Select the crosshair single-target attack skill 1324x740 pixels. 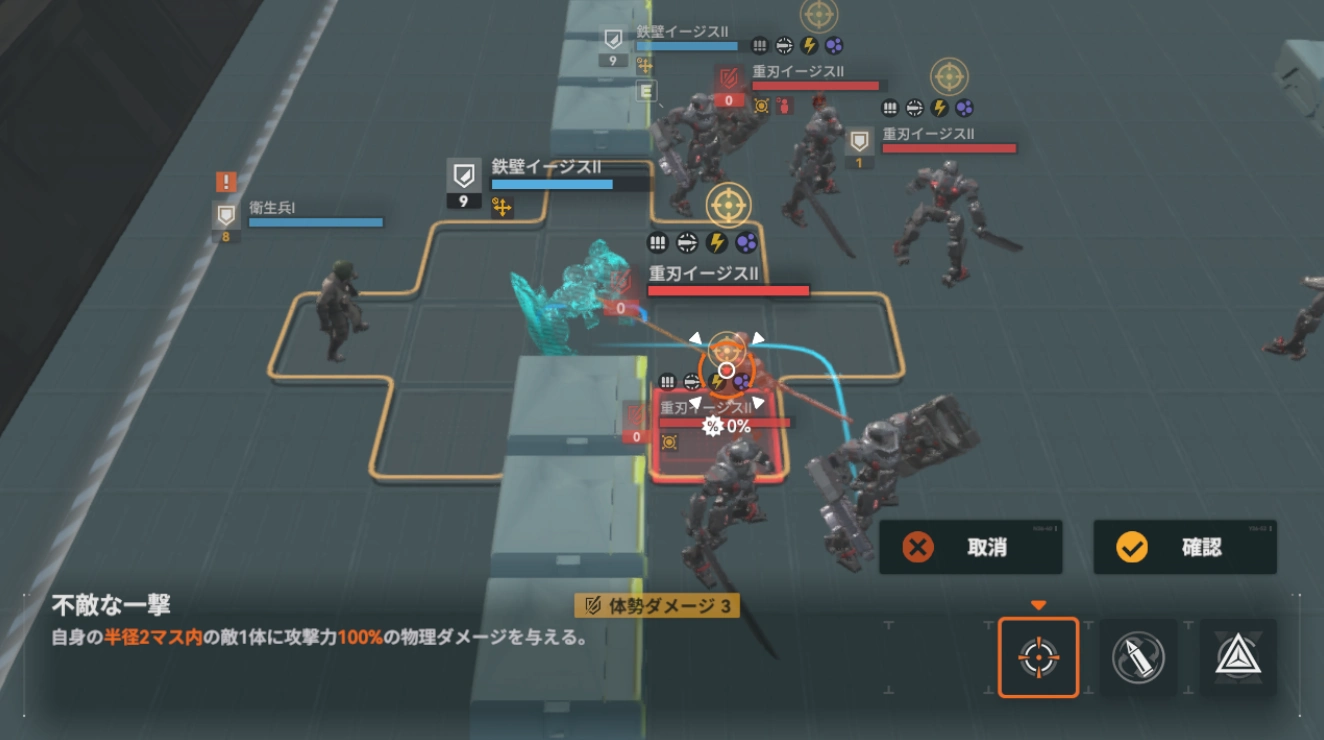(1038, 656)
